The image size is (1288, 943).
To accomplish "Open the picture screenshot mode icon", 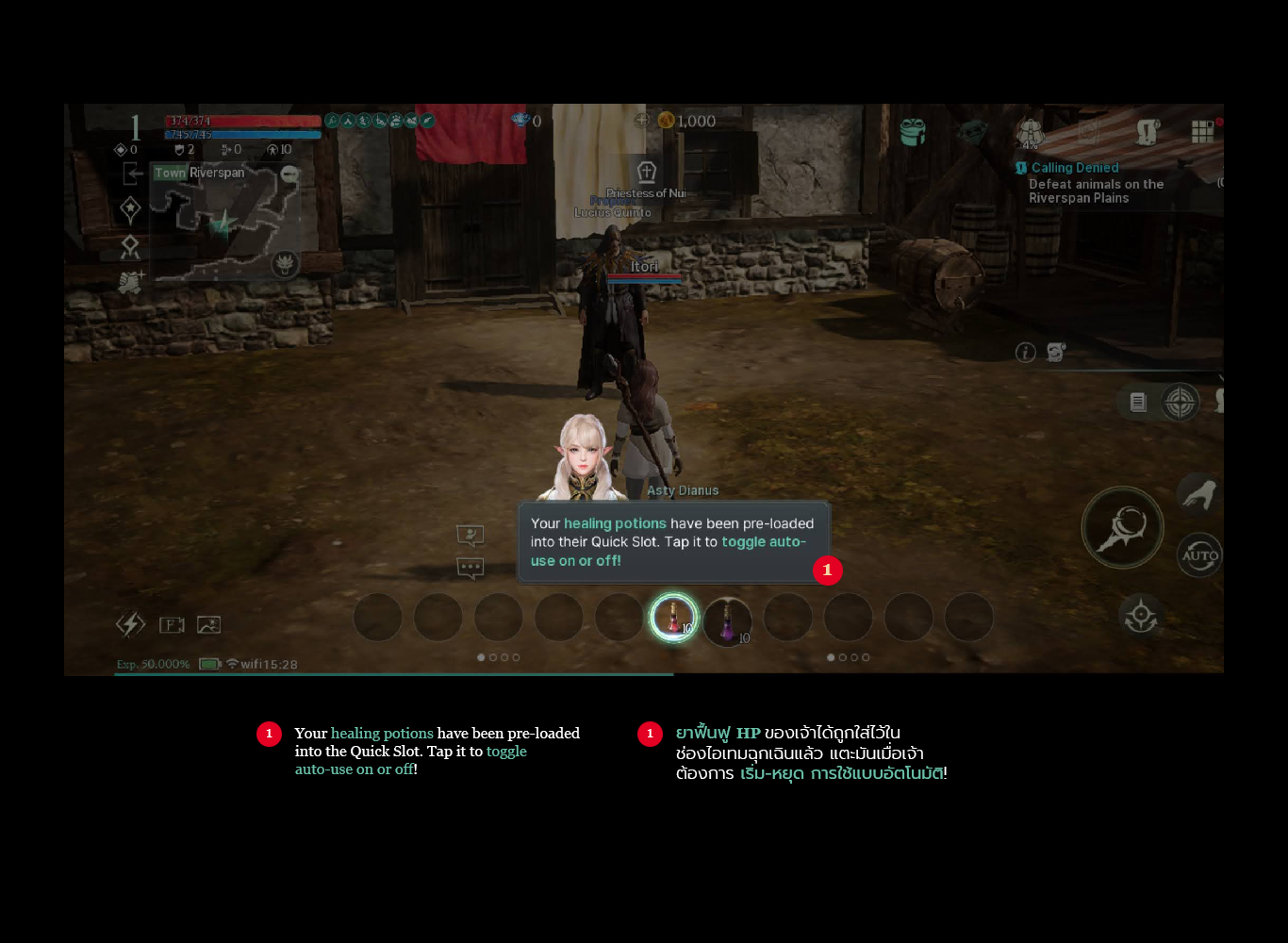I will pos(208,624).
